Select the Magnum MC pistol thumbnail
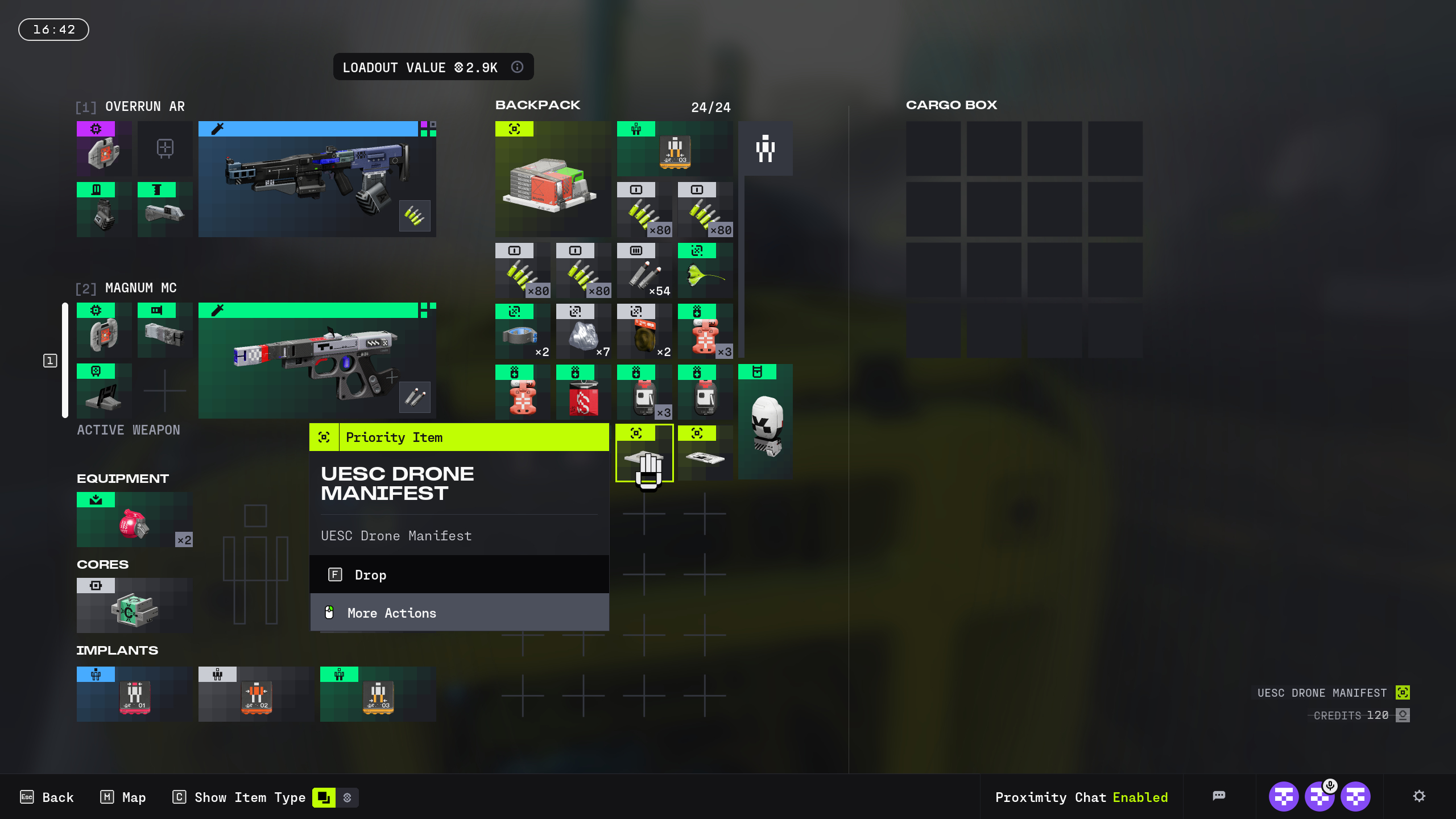This screenshot has width=1456, height=819. coord(316,360)
